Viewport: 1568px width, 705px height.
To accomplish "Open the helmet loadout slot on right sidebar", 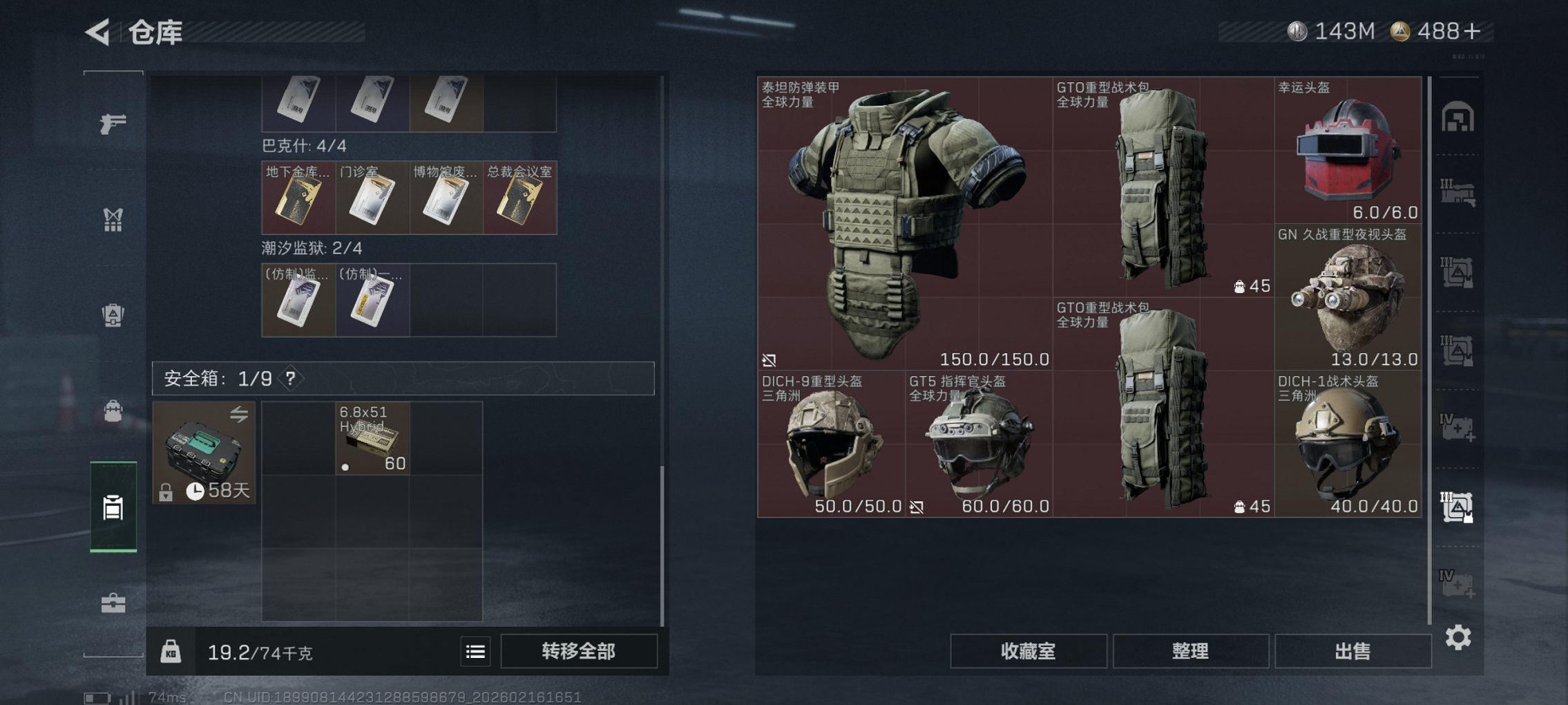I will pos(1460,117).
